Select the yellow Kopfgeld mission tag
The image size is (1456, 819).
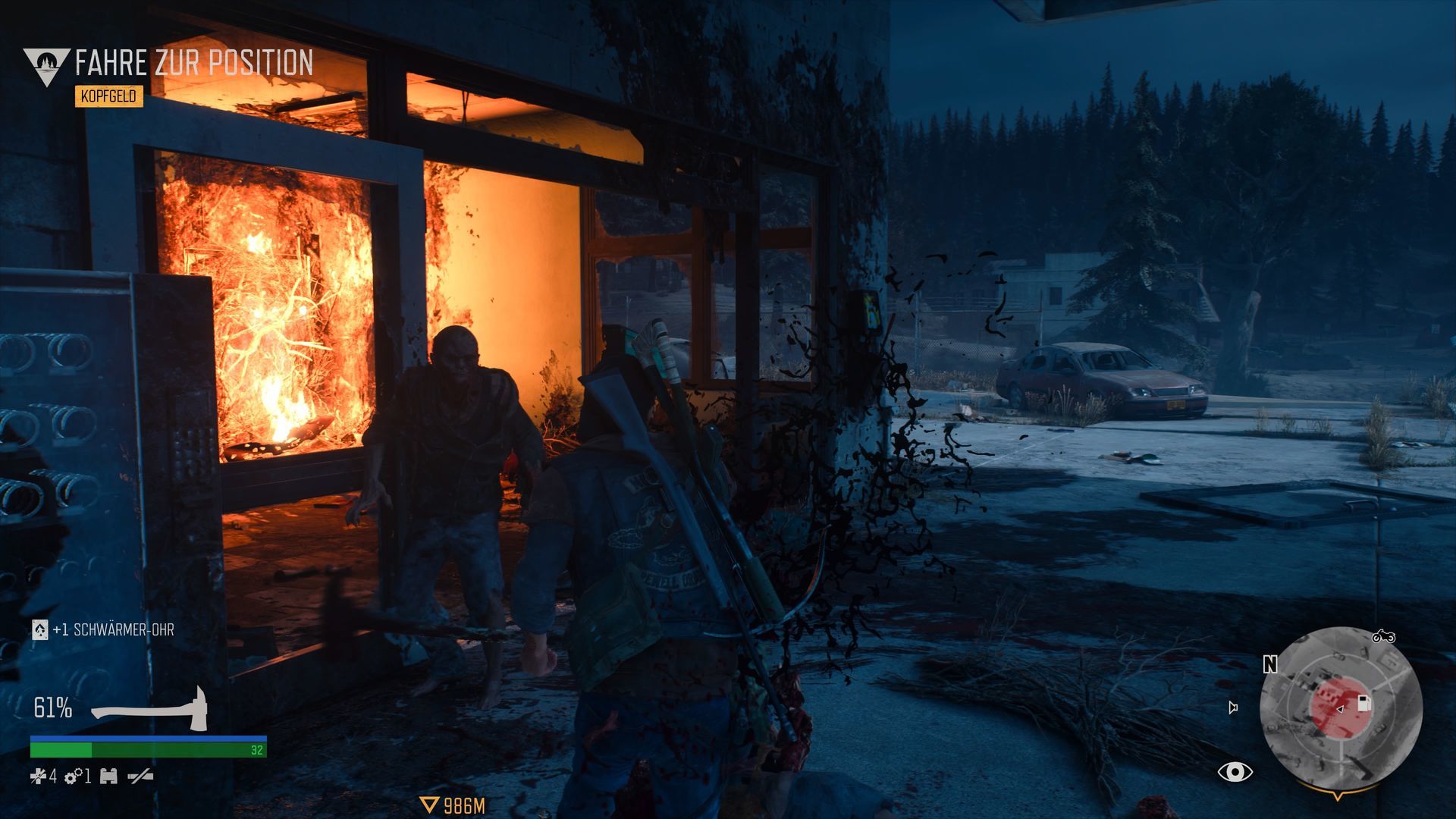point(109,96)
